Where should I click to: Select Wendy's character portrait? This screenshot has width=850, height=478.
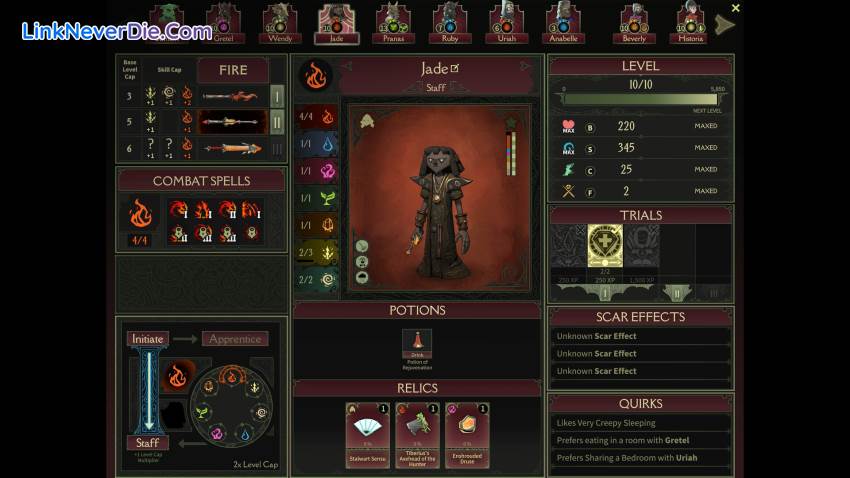click(280, 22)
